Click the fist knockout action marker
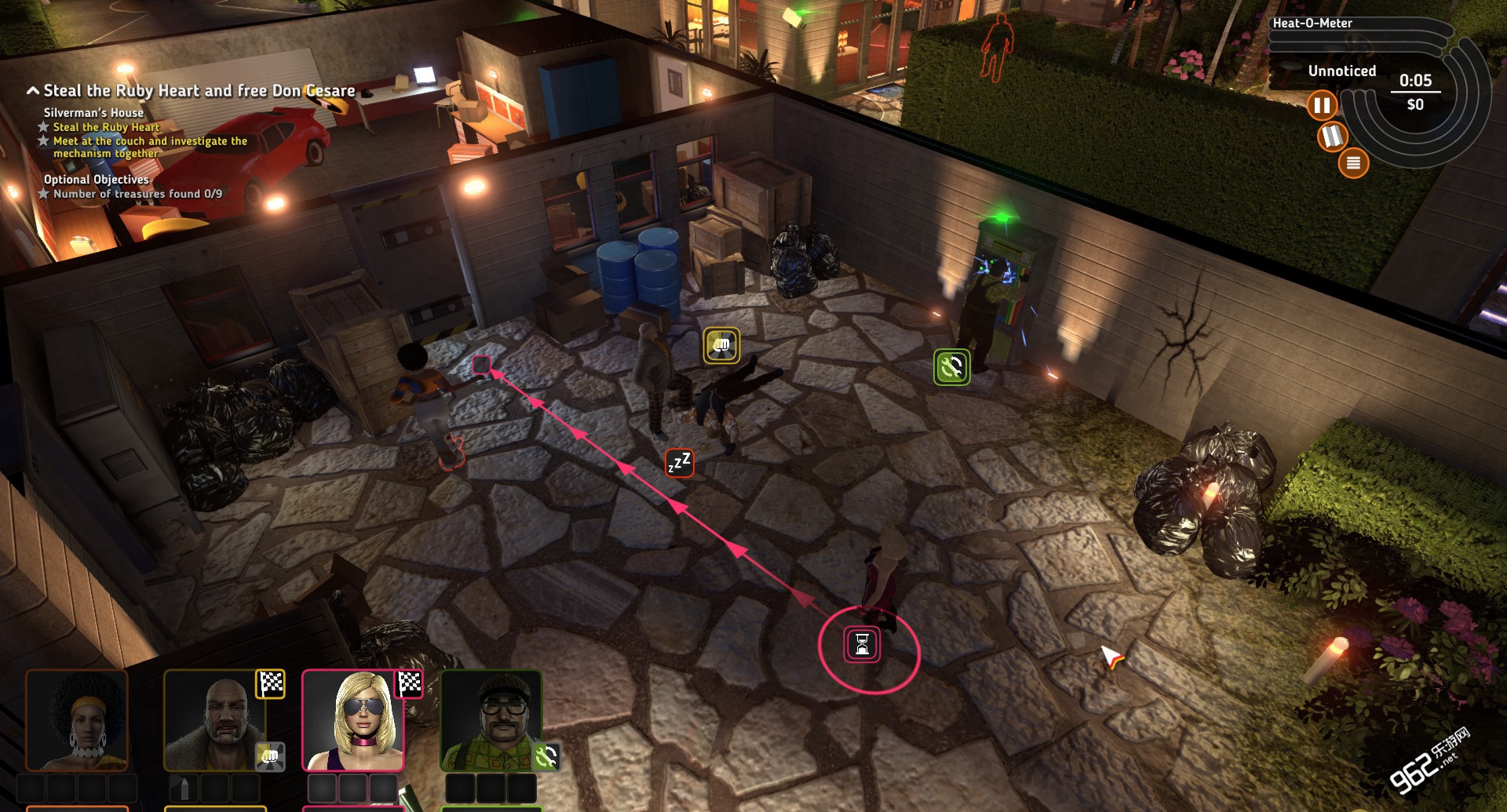The width and height of the screenshot is (1507, 812). pos(721,345)
